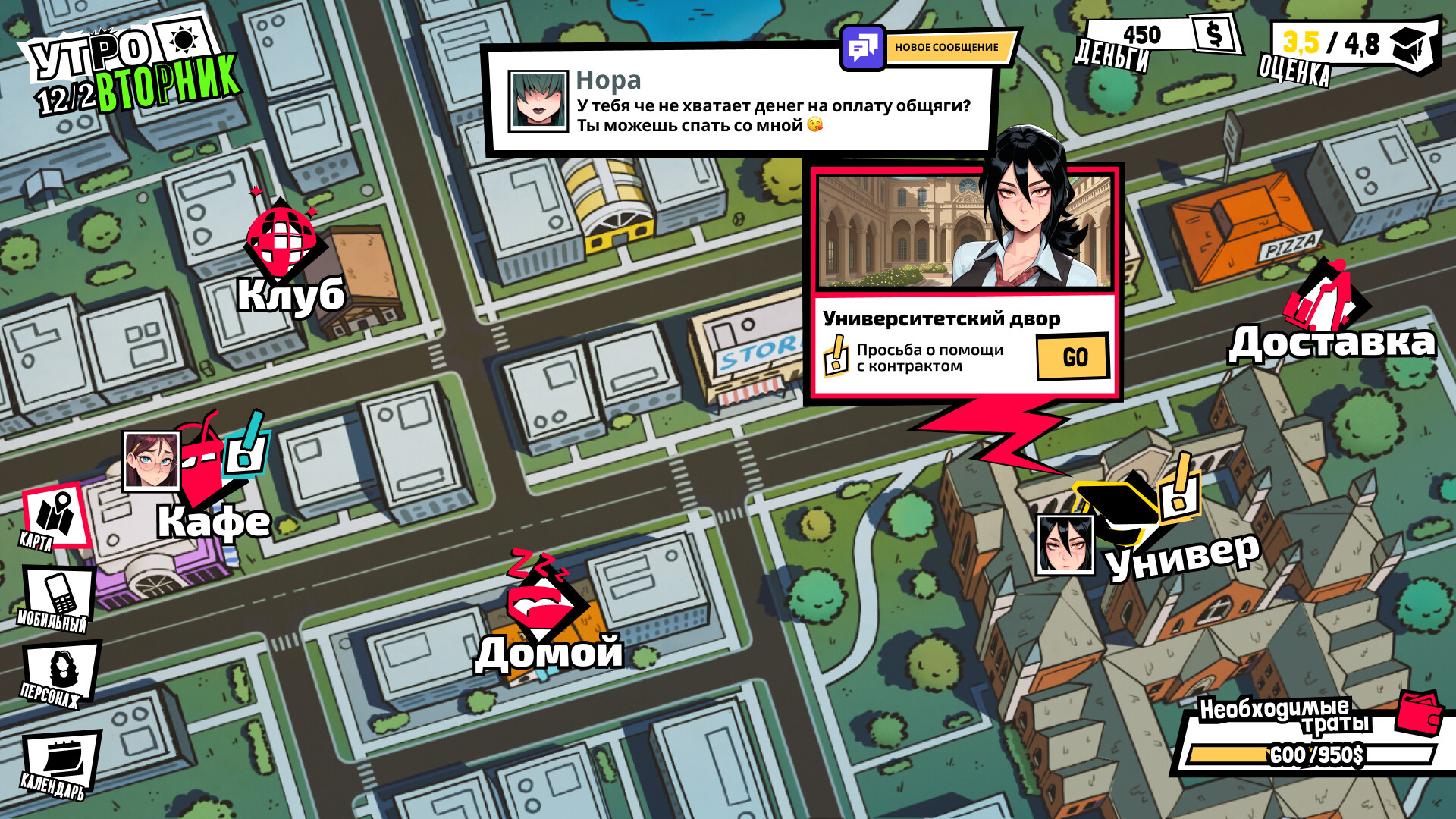Open the new message from Нора
The image size is (1456, 819).
click(739, 104)
